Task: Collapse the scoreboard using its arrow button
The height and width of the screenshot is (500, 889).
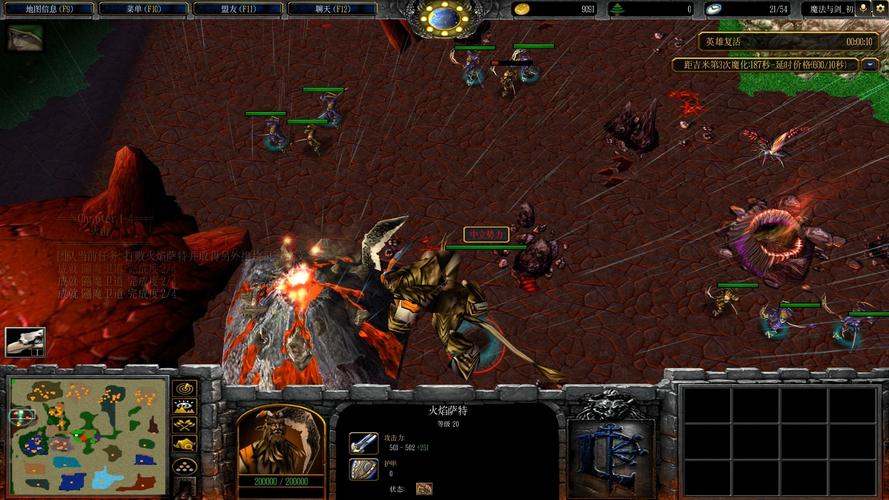Action: coord(869,65)
